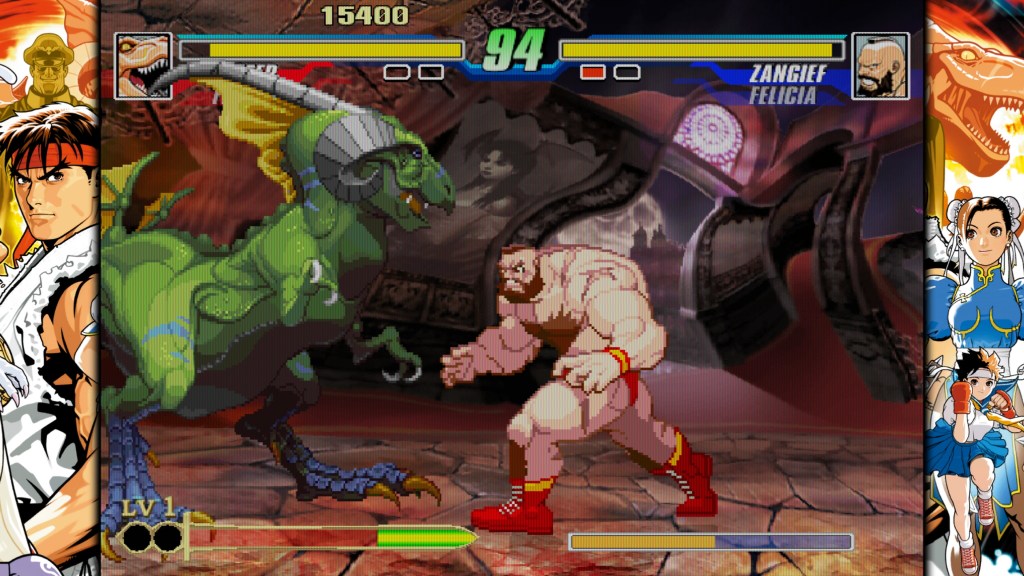The width and height of the screenshot is (1024, 576).
Task: Select the green dinosaur player portrait
Action: 143,66
